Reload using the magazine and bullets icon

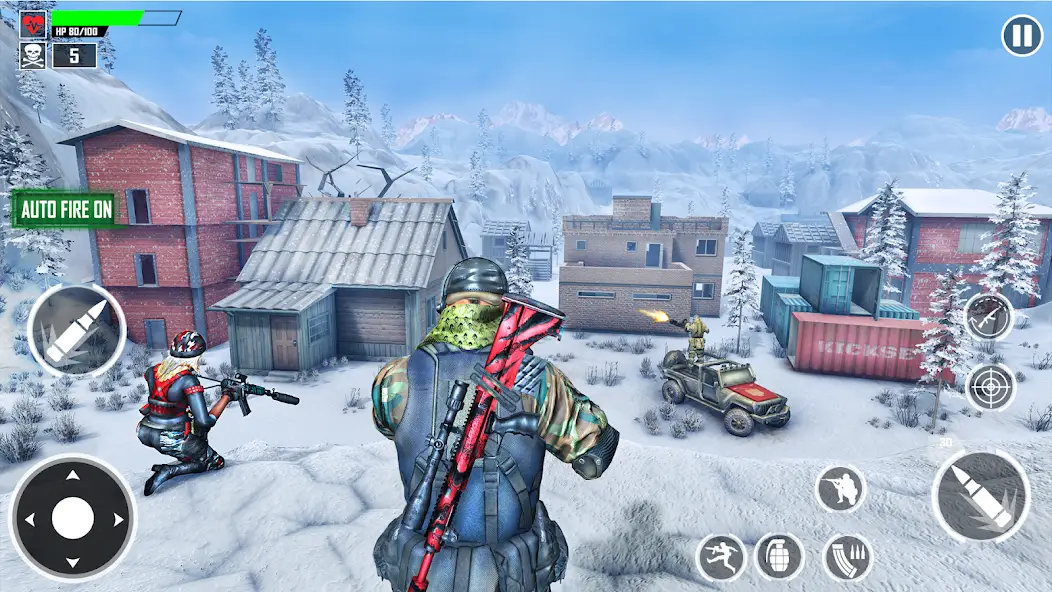[x=847, y=557]
